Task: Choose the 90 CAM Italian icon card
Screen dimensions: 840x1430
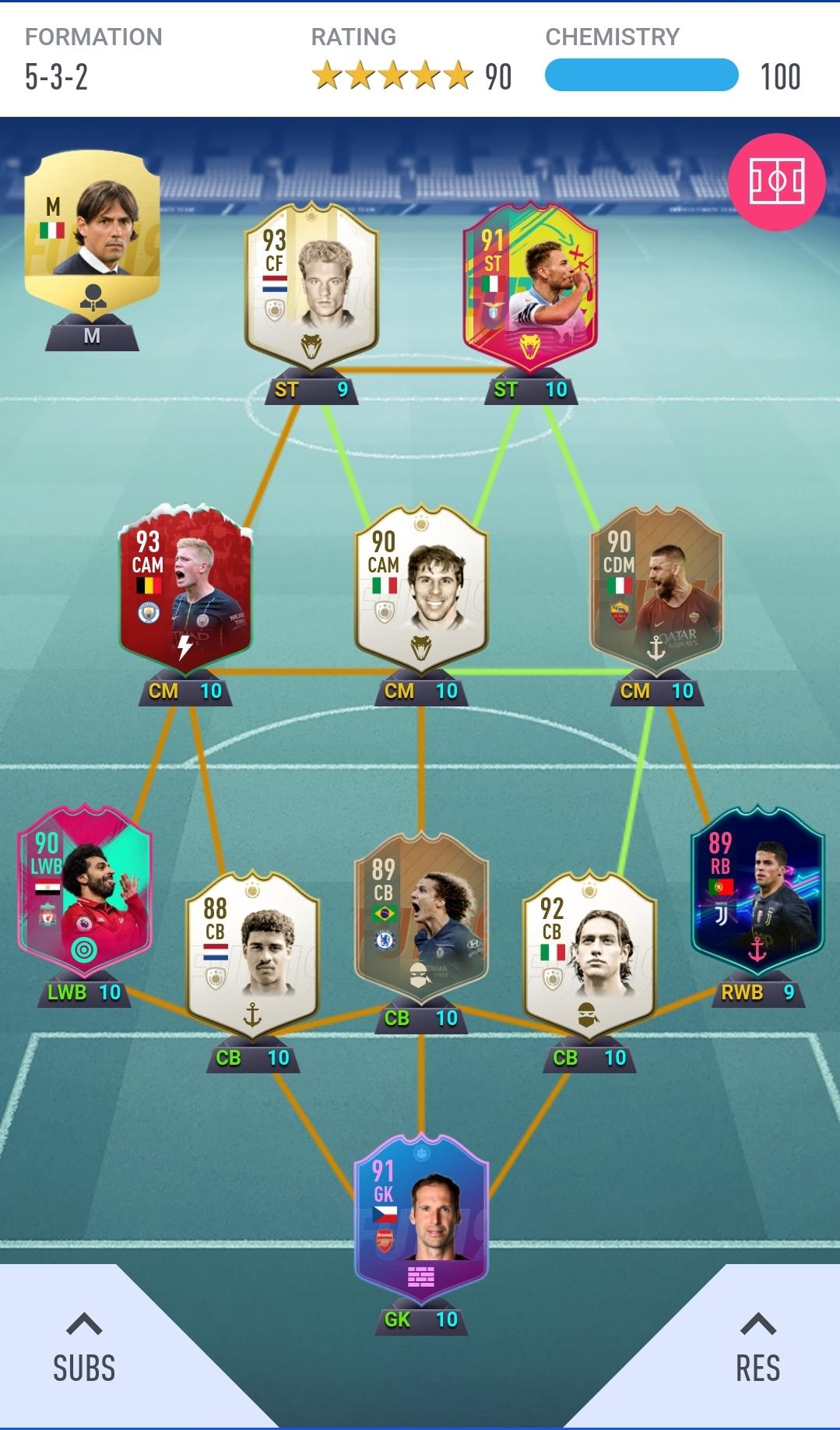Action: (x=421, y=588)
